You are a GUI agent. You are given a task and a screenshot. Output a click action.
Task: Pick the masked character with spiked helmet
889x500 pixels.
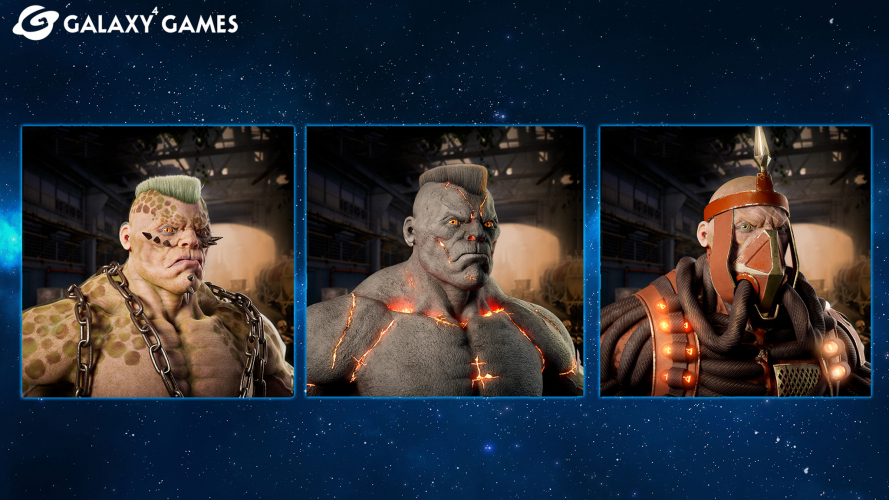[735, 261]
